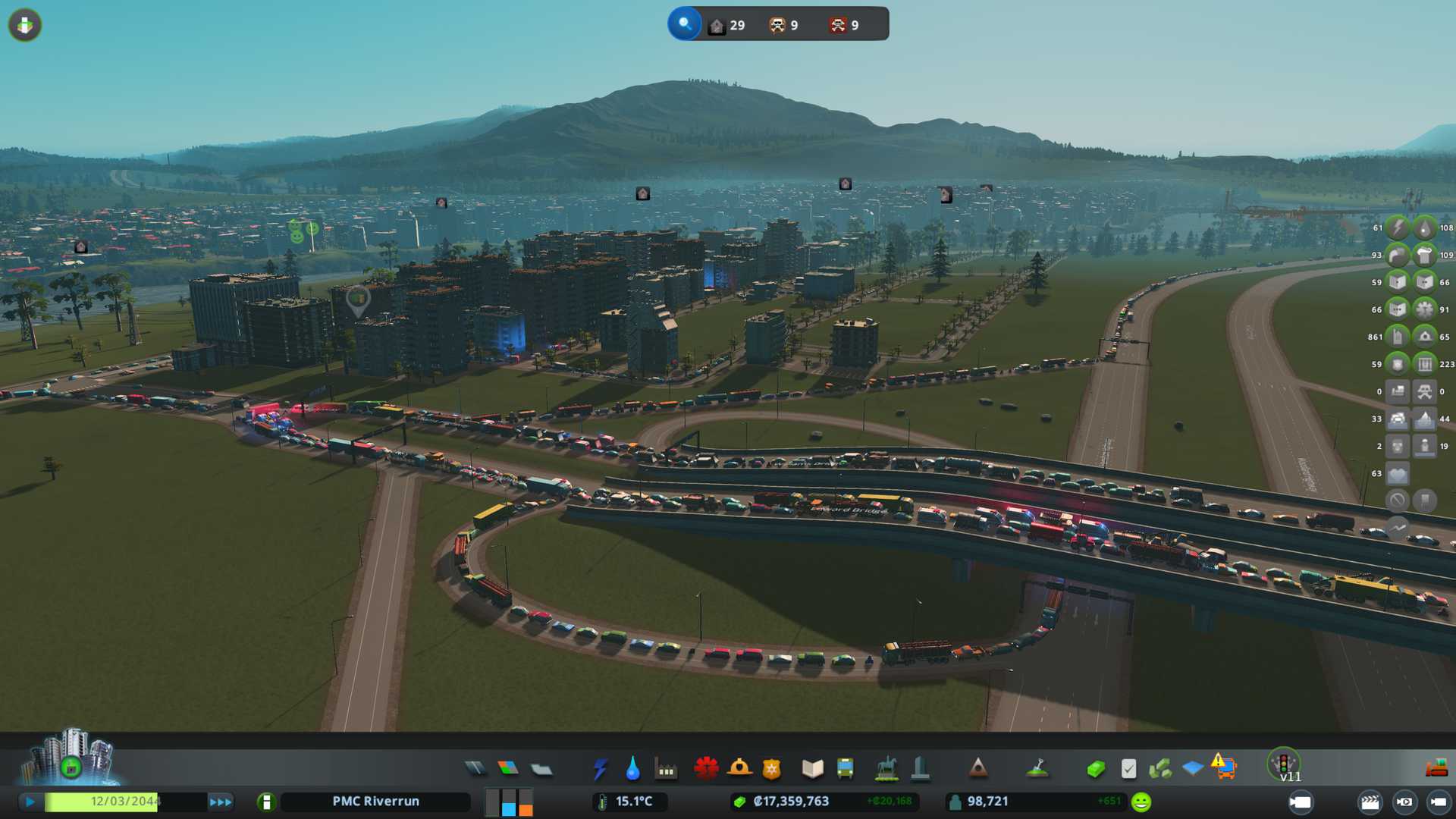The height and width of the screenshot is (819, 1456).
Task: Open the Zoning tool
Action: pyautogui.click(x=508, y=769)
